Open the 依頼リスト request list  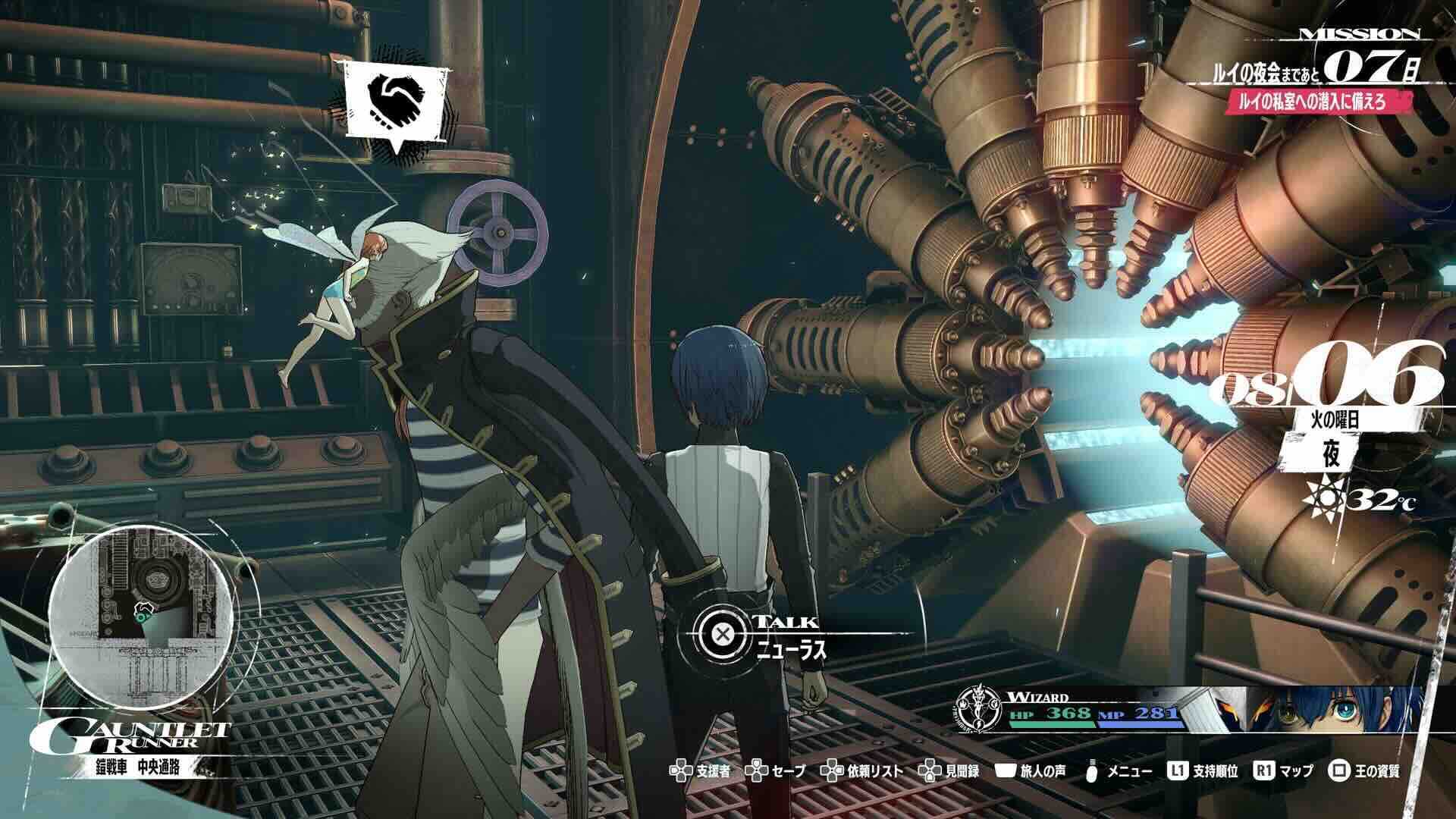[x=864, y=771]
